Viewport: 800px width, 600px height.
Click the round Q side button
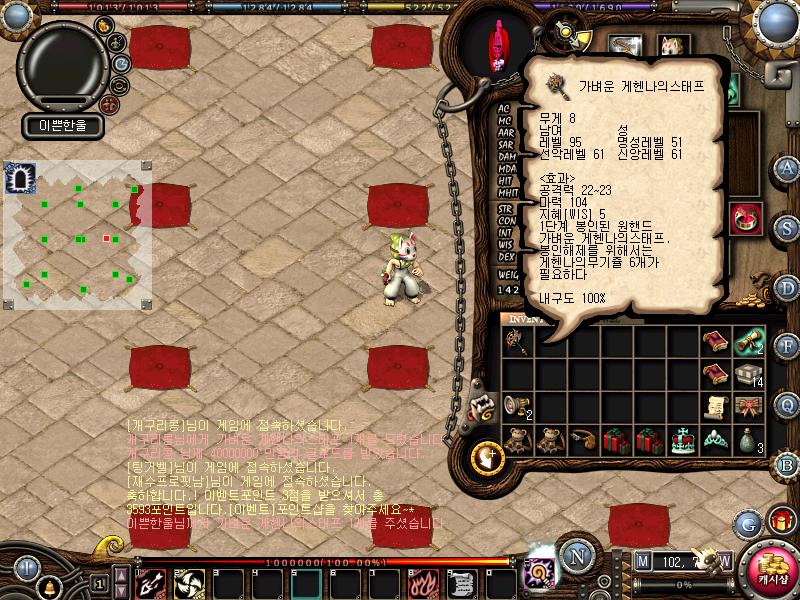pos(787,405)
